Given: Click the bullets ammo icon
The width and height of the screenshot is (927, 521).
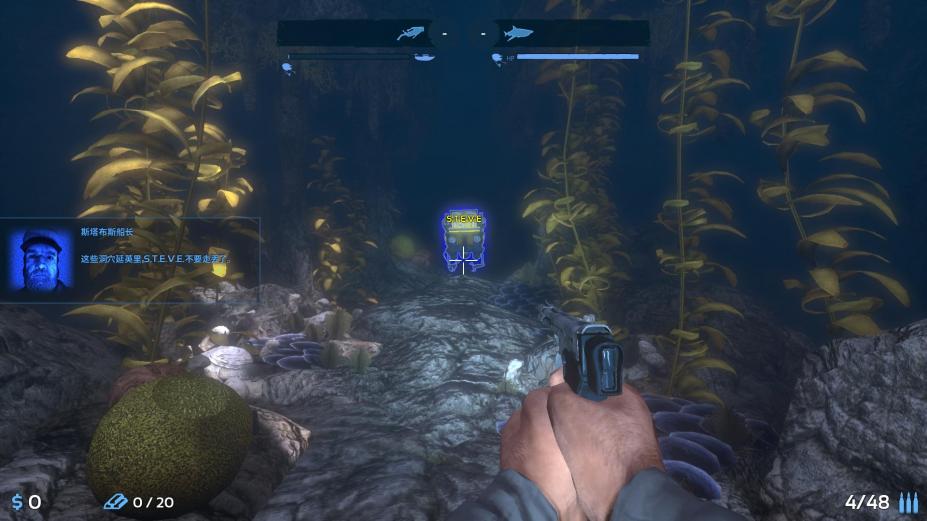Looking at the screenshot, I should click(908, 502).
